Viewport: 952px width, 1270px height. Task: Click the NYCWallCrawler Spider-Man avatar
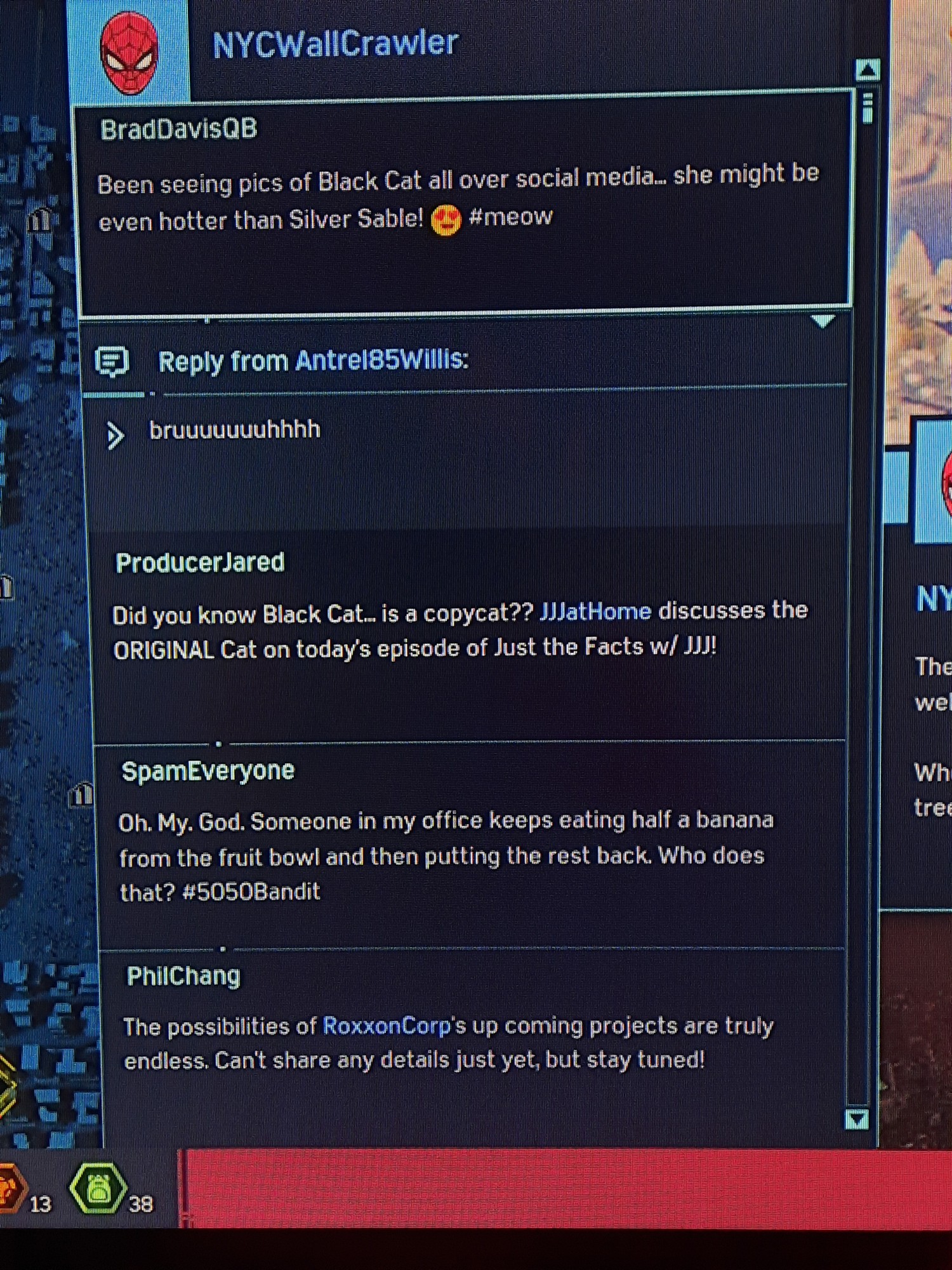[129, 53]
